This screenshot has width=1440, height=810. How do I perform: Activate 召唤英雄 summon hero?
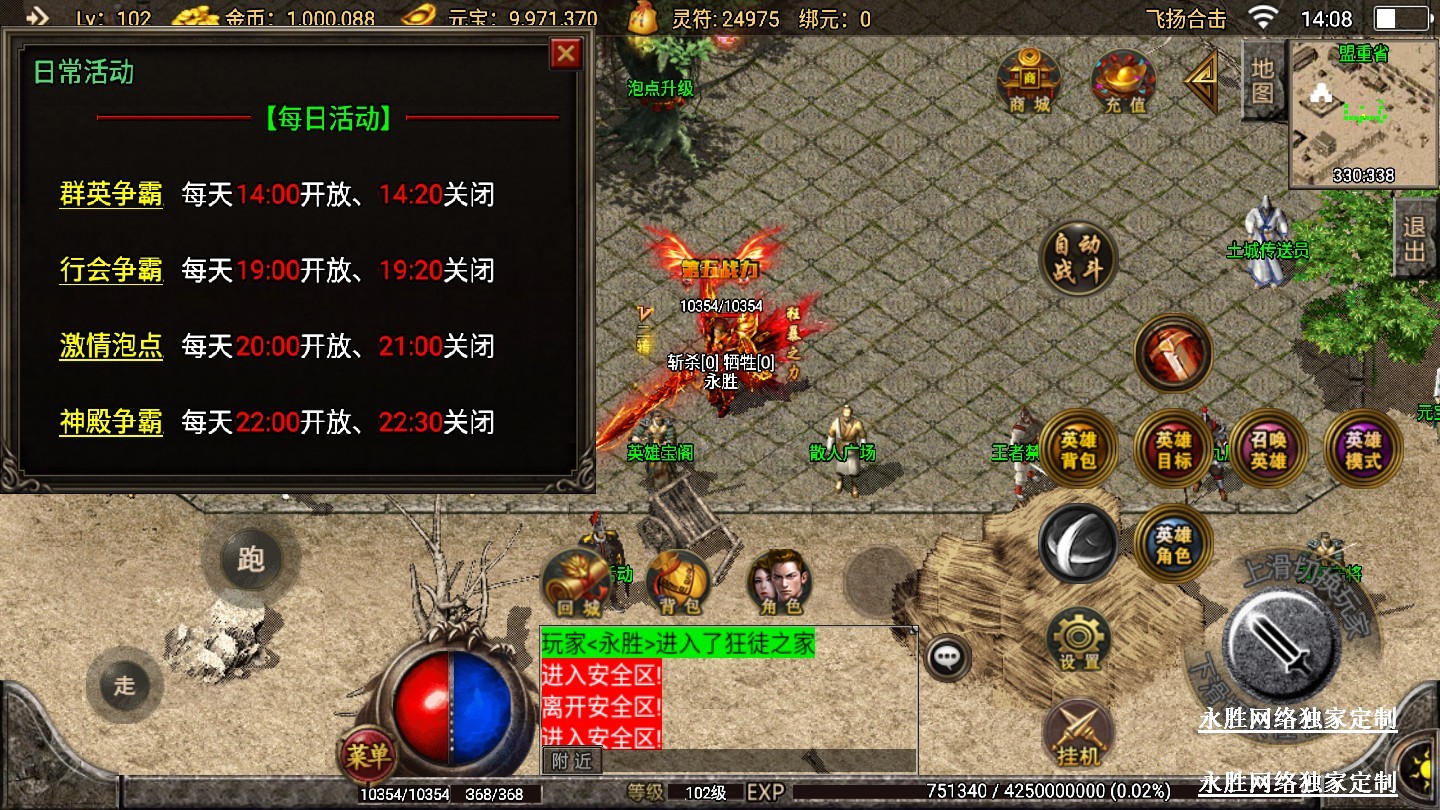tap(1268, 450)
